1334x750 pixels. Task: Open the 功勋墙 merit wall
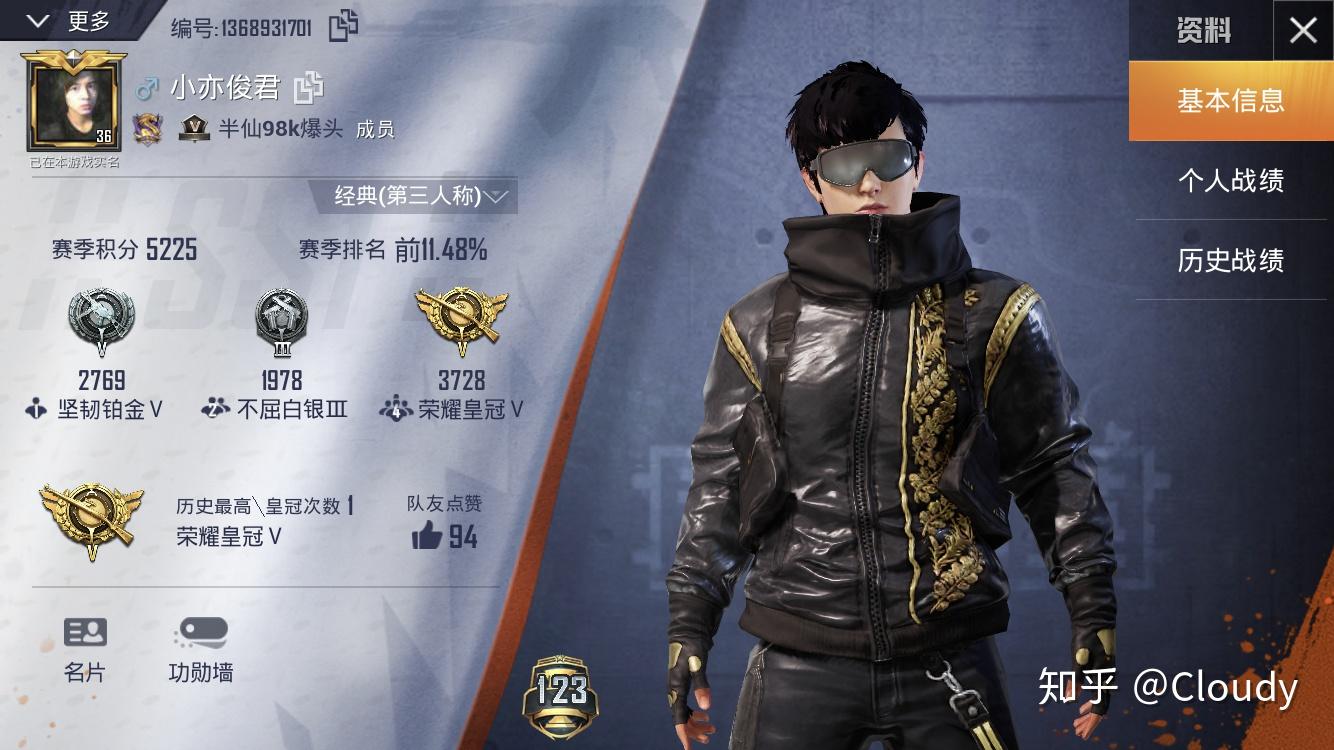click(201, 648)
